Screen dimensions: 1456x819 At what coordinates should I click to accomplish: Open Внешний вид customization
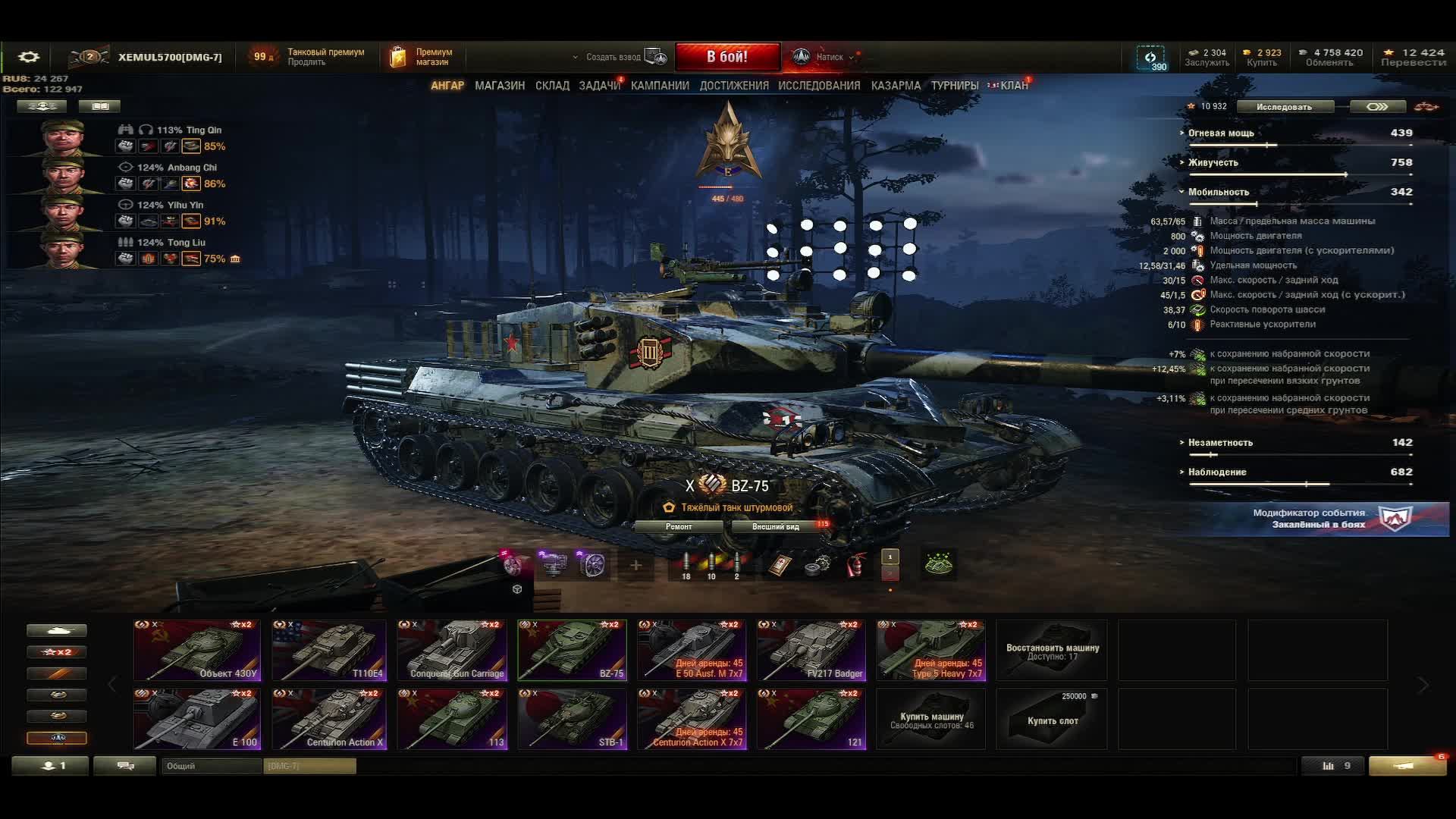776,526
